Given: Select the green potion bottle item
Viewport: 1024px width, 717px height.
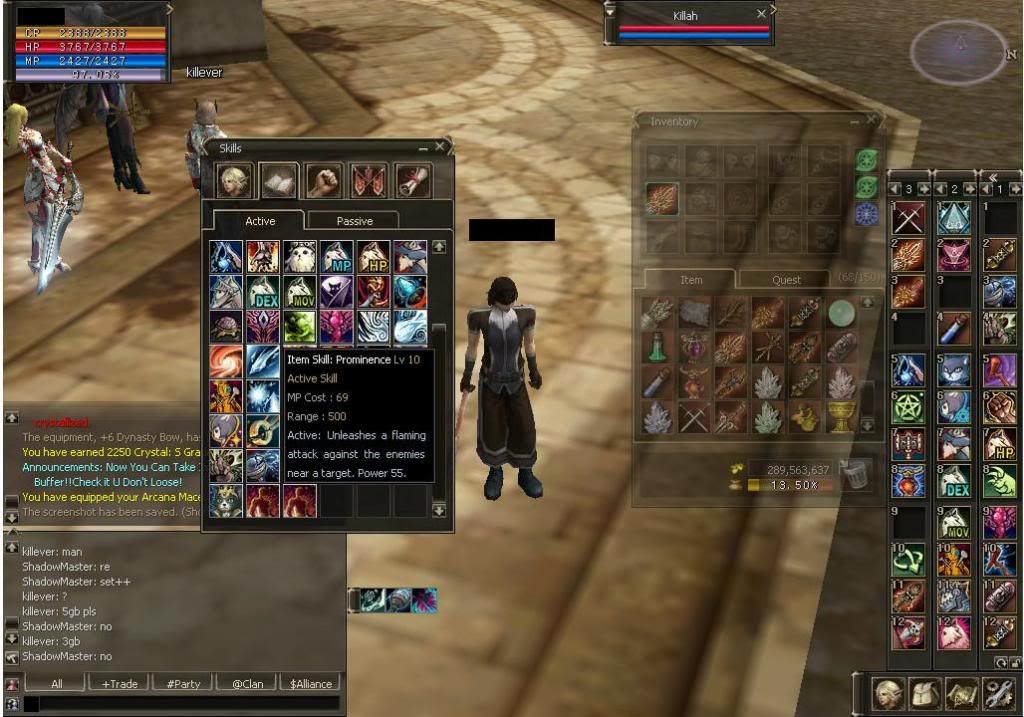Looking at the screenshot, I should coord(656,347).
